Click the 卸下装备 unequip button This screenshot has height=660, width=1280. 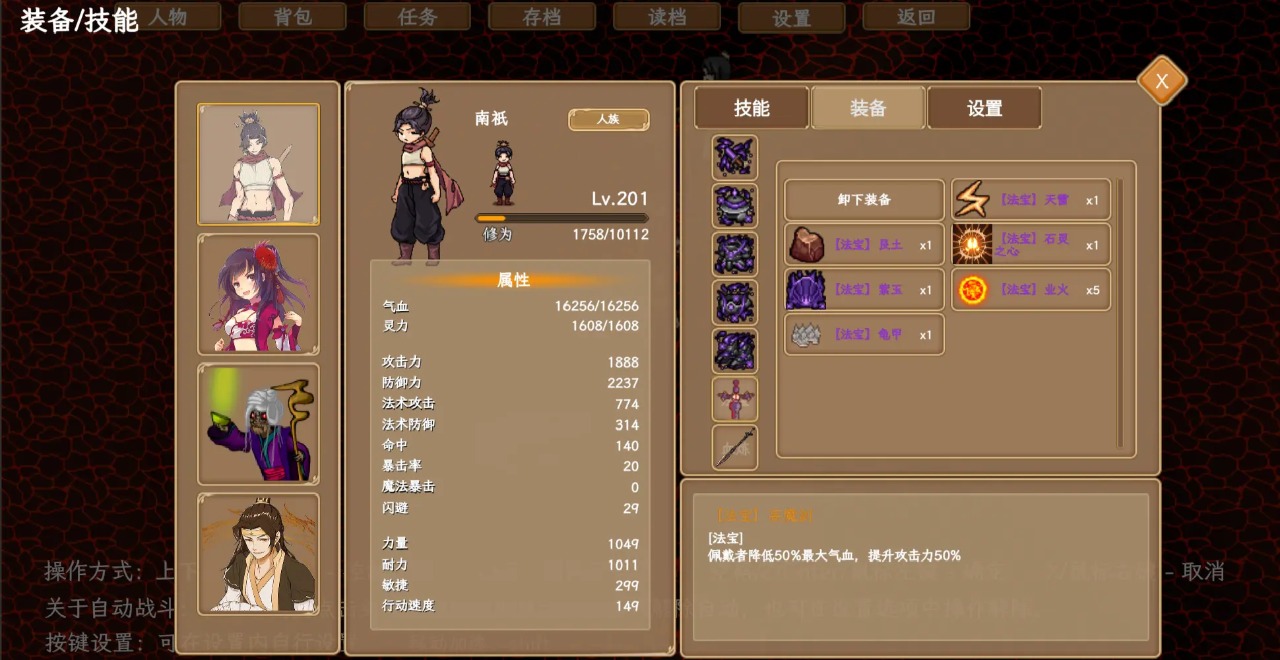pos(864,200)
